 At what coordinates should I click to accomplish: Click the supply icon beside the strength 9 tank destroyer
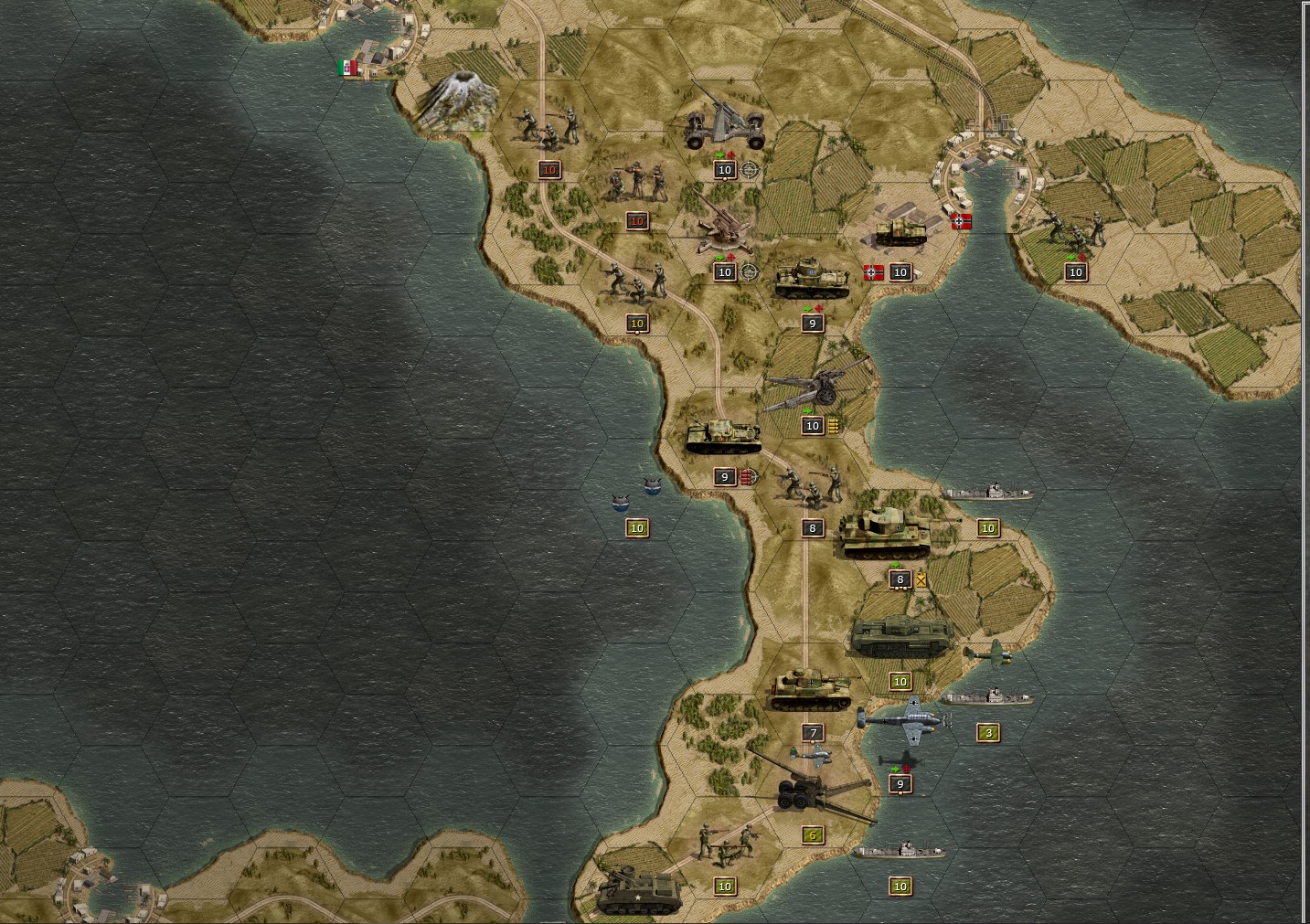point(748,476)
